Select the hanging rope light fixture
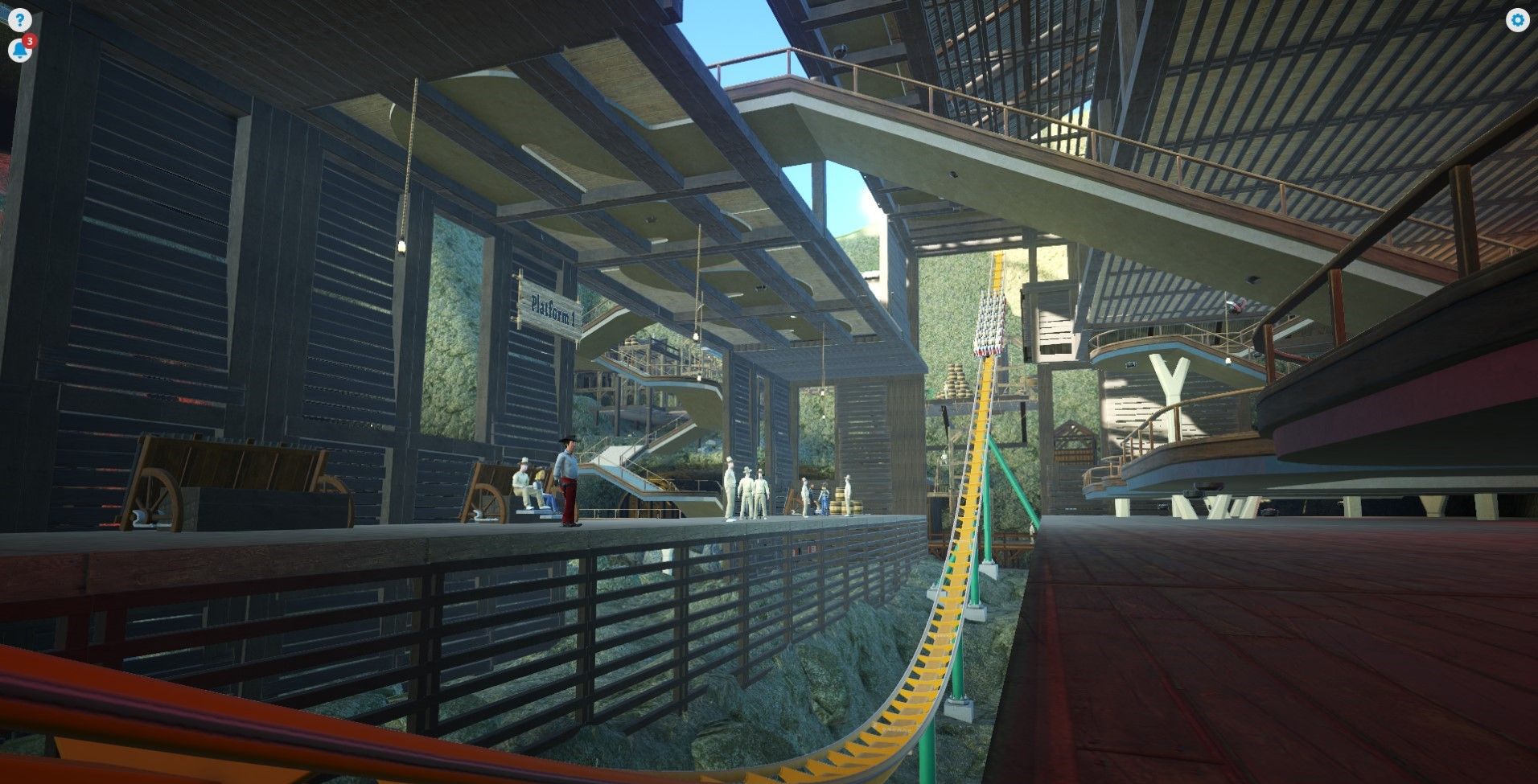Viewport: 1538px width, 784px height. tap(402, 247)
